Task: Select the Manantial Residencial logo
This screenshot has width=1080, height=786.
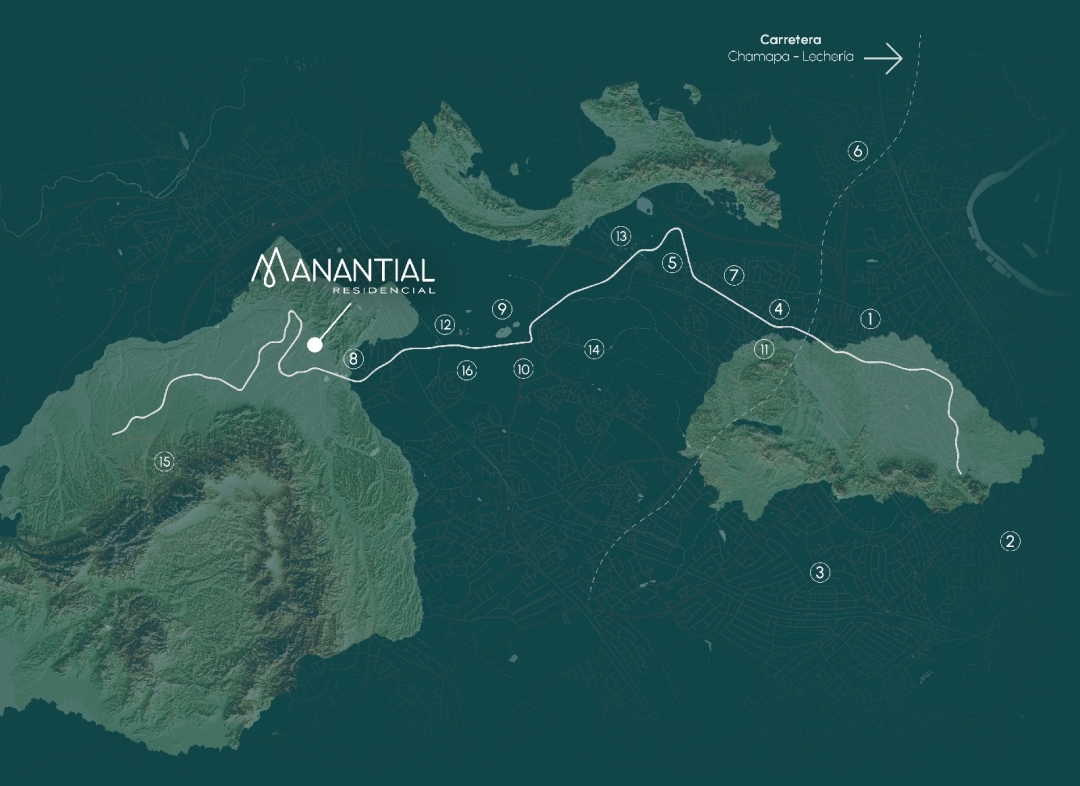Action: (x=343, y=272)
